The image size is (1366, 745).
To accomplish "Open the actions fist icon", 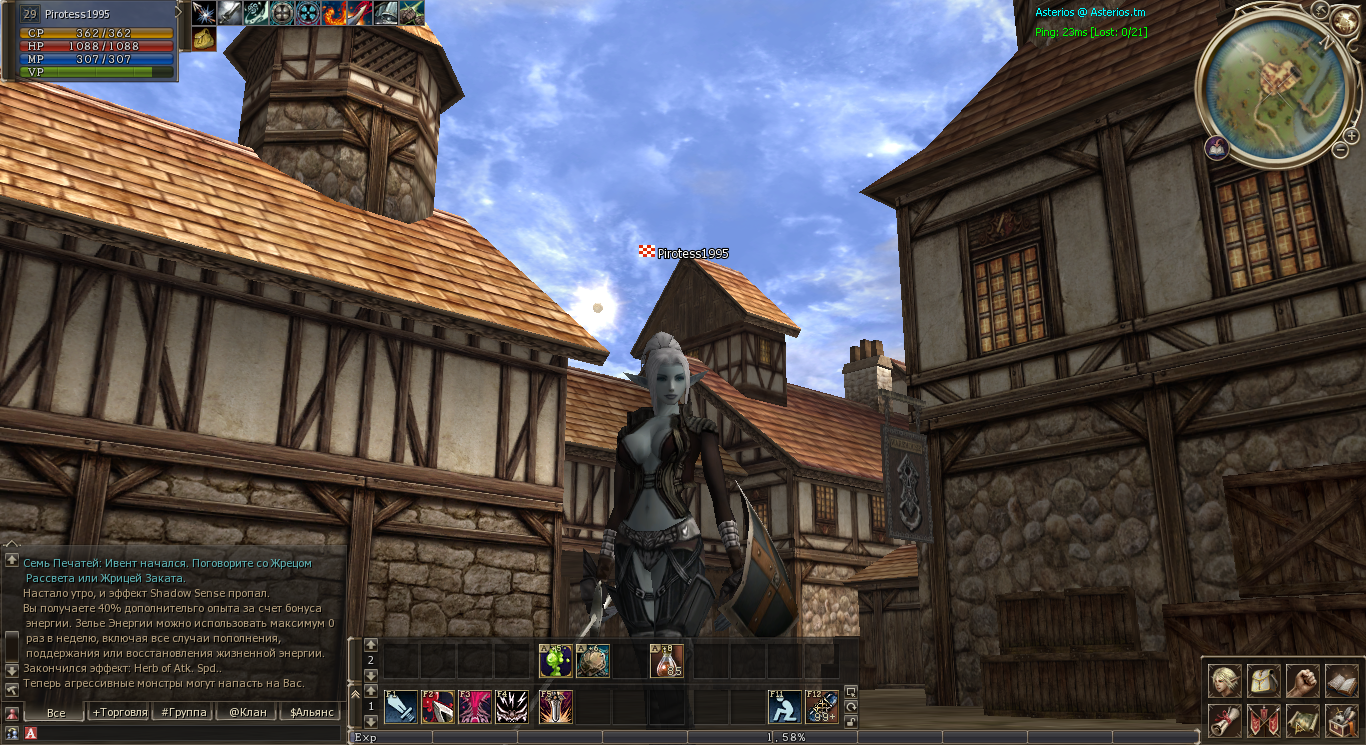I will (x=1302, y=682).
